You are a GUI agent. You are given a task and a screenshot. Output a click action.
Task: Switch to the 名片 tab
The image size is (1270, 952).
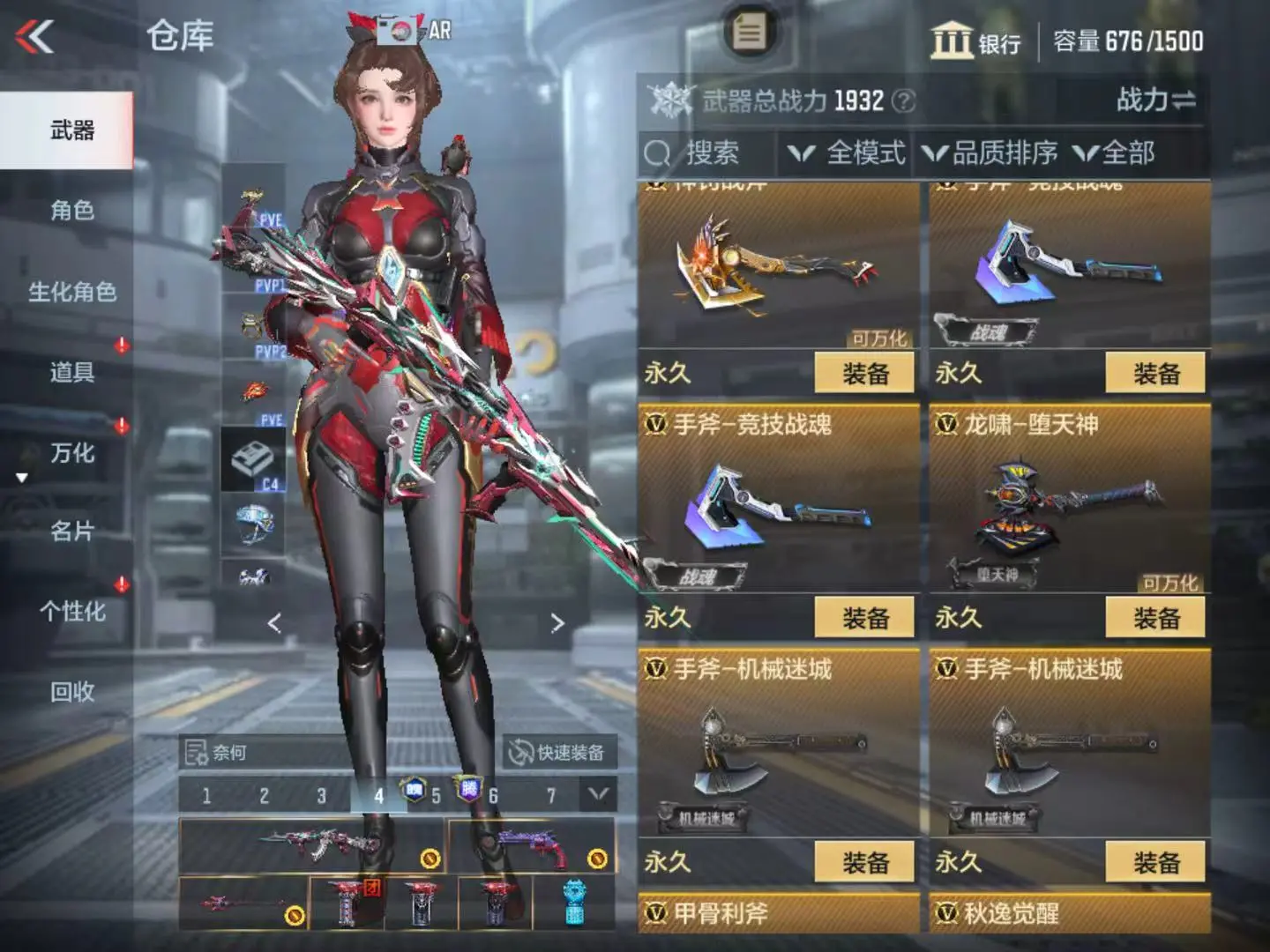71,532
